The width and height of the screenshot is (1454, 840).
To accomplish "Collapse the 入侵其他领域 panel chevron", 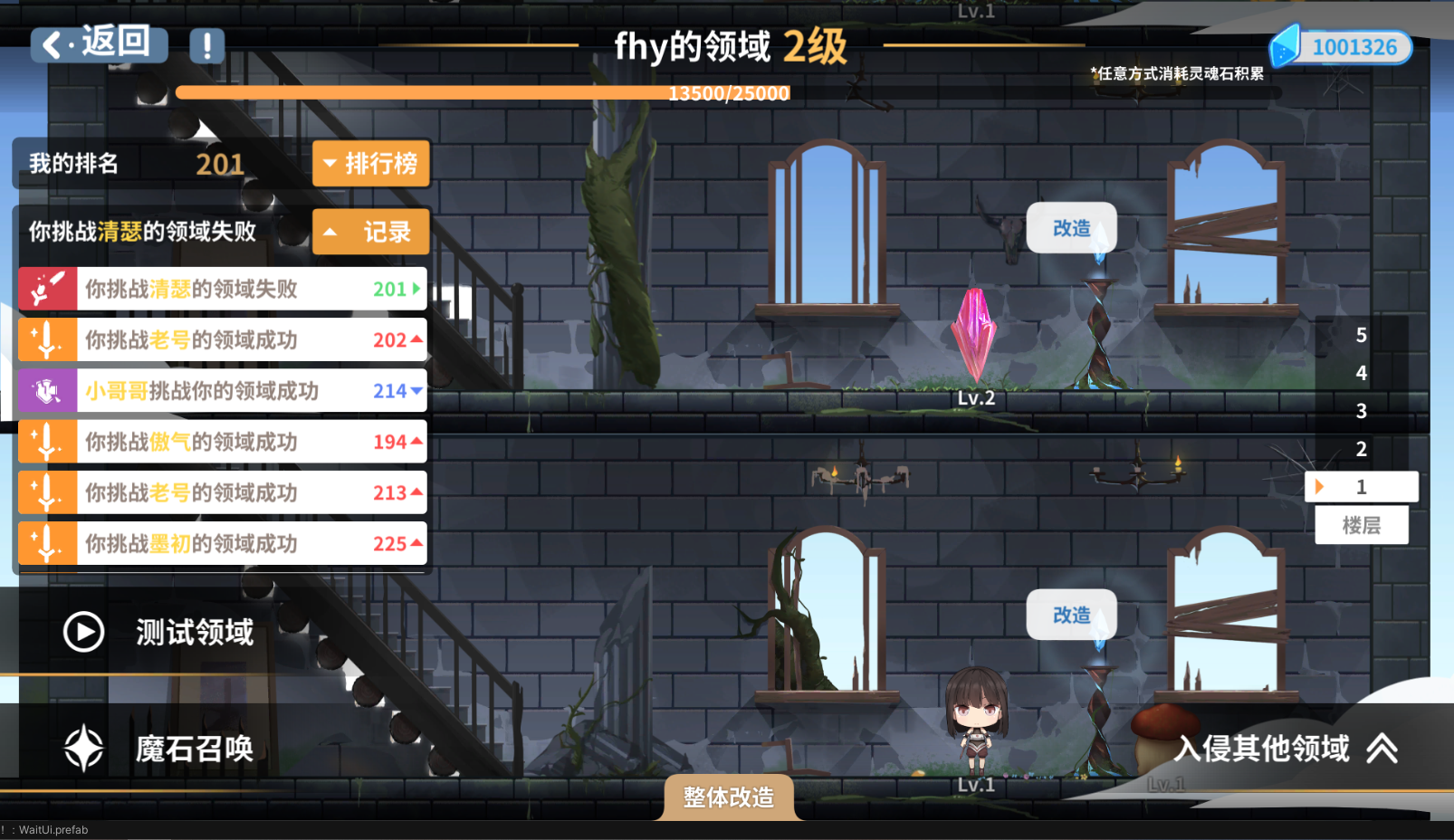I will click(x=1382, y=749).
